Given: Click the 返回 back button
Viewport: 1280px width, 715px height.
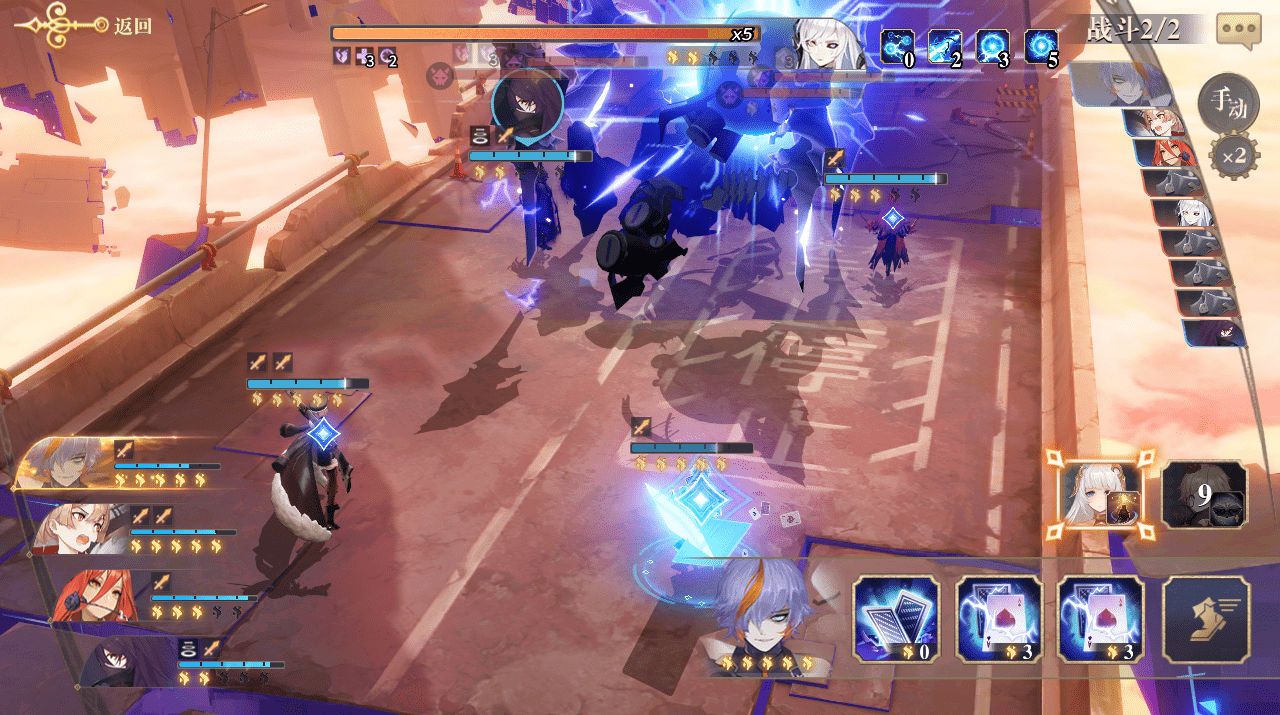Looking at the screenshot, I should pos(85,26).
